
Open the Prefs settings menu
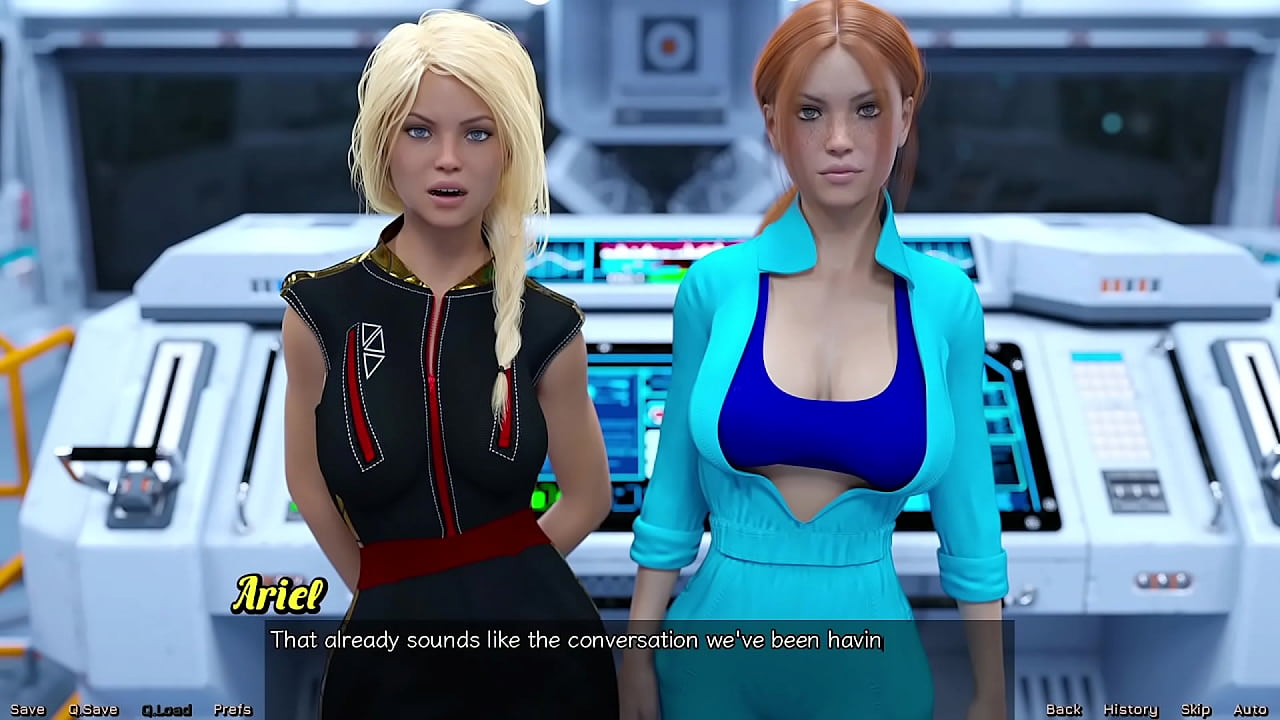coord(234,709)
